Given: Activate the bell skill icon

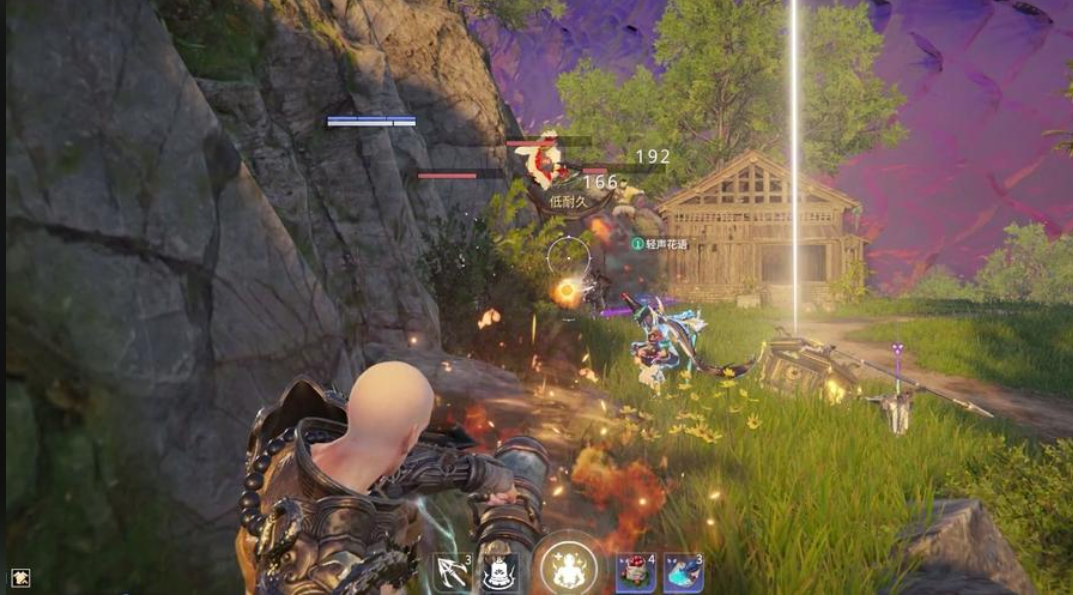Looking at the screenshot, I should (499, 573).
